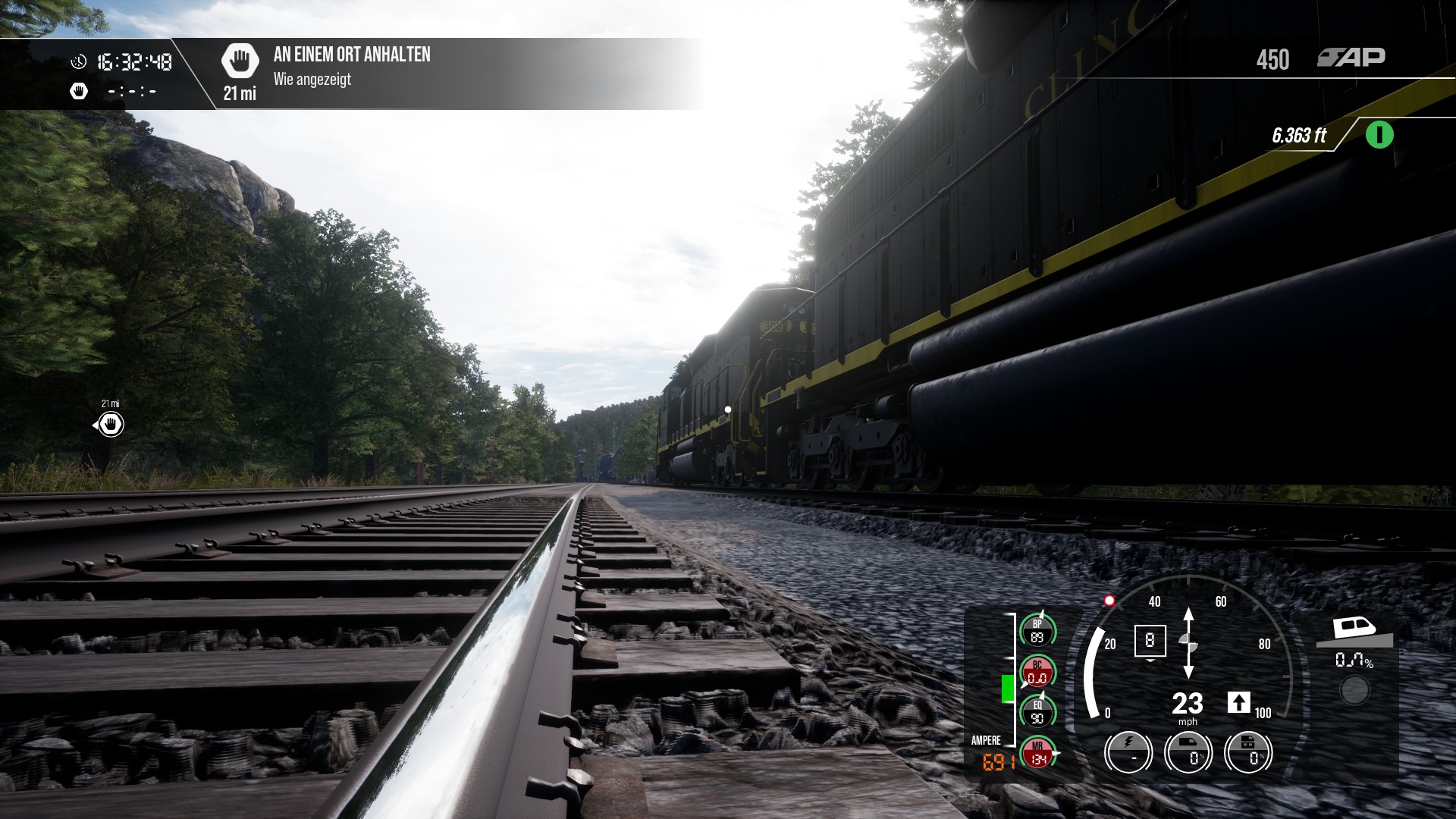Viewport: 1456px width, 819px height.
Task: Select the MR main reservoir gauge
Action: coord(1037,752)
